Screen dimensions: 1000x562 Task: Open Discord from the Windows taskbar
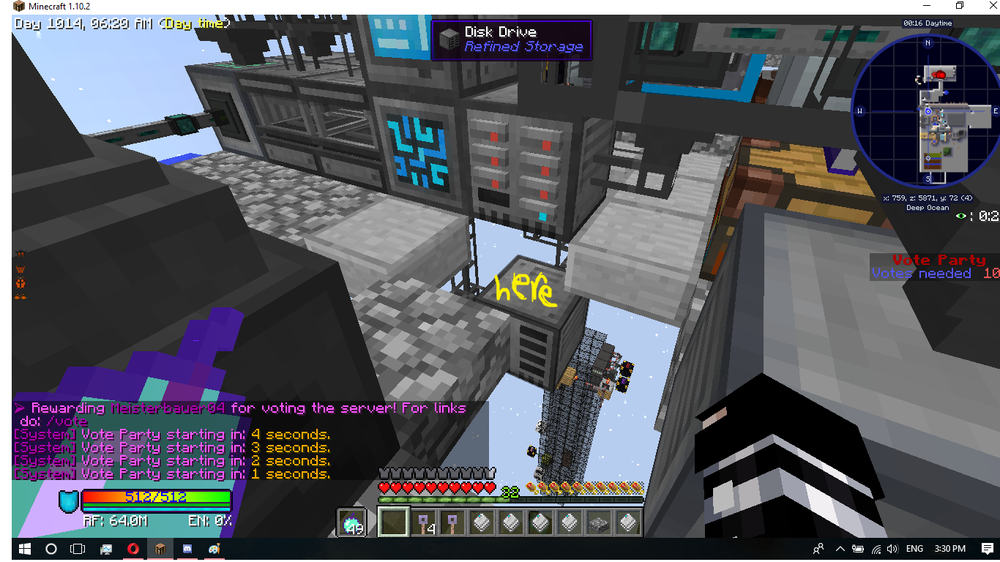pos(187,549)
